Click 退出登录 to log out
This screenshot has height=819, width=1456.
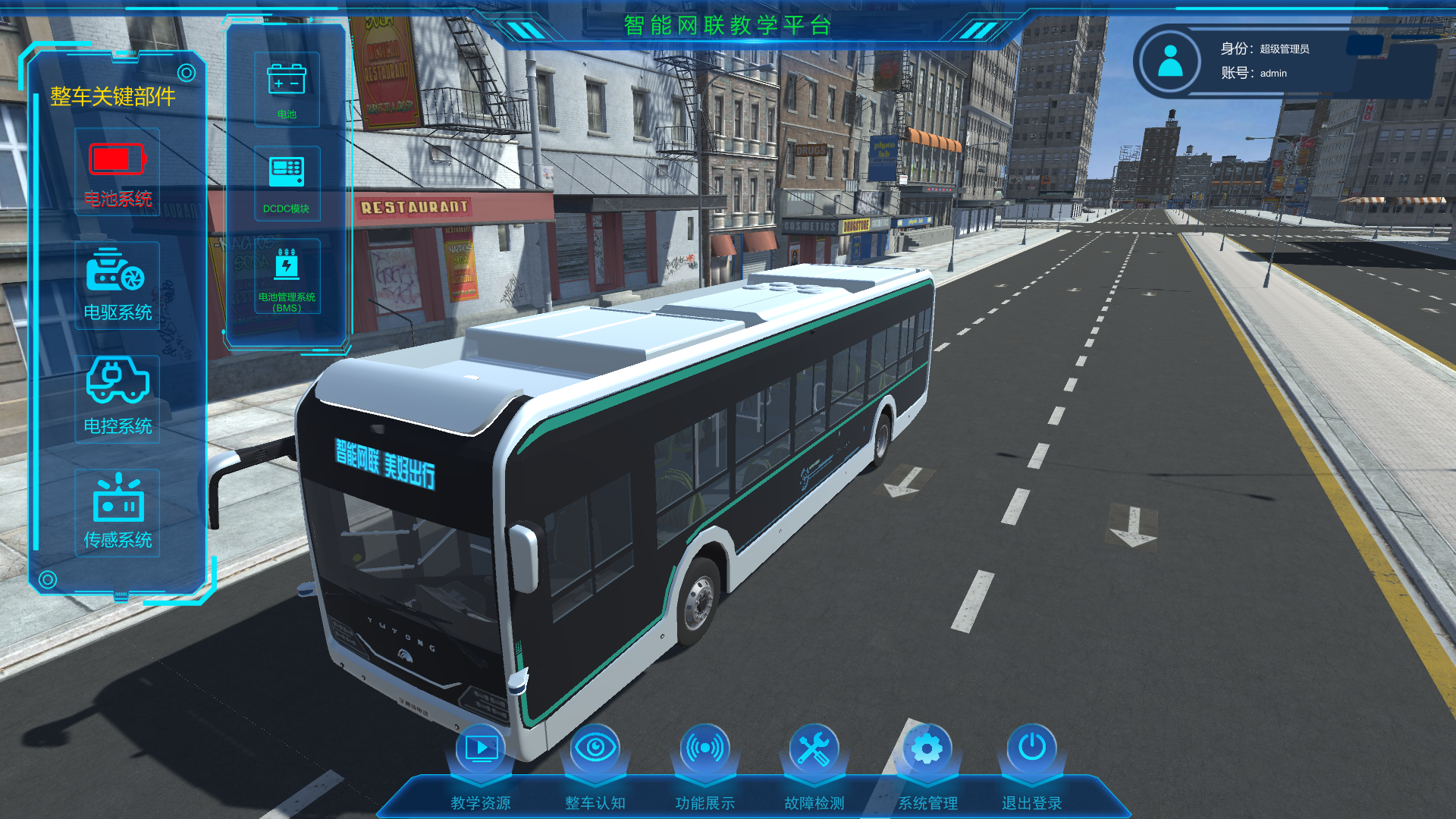[x=1031, y=766]
